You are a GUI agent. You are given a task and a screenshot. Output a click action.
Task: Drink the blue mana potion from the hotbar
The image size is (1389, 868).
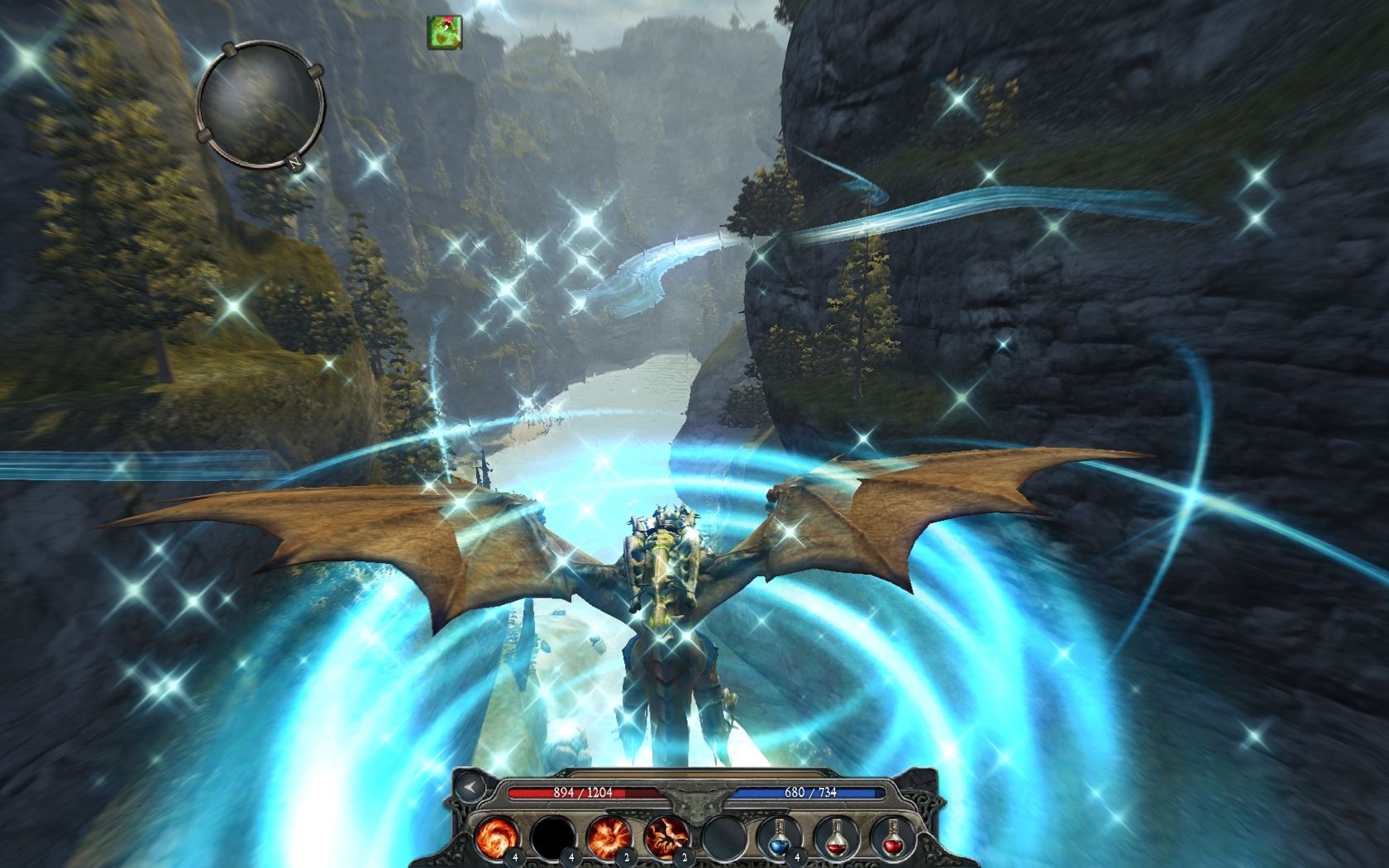(780, 836)
